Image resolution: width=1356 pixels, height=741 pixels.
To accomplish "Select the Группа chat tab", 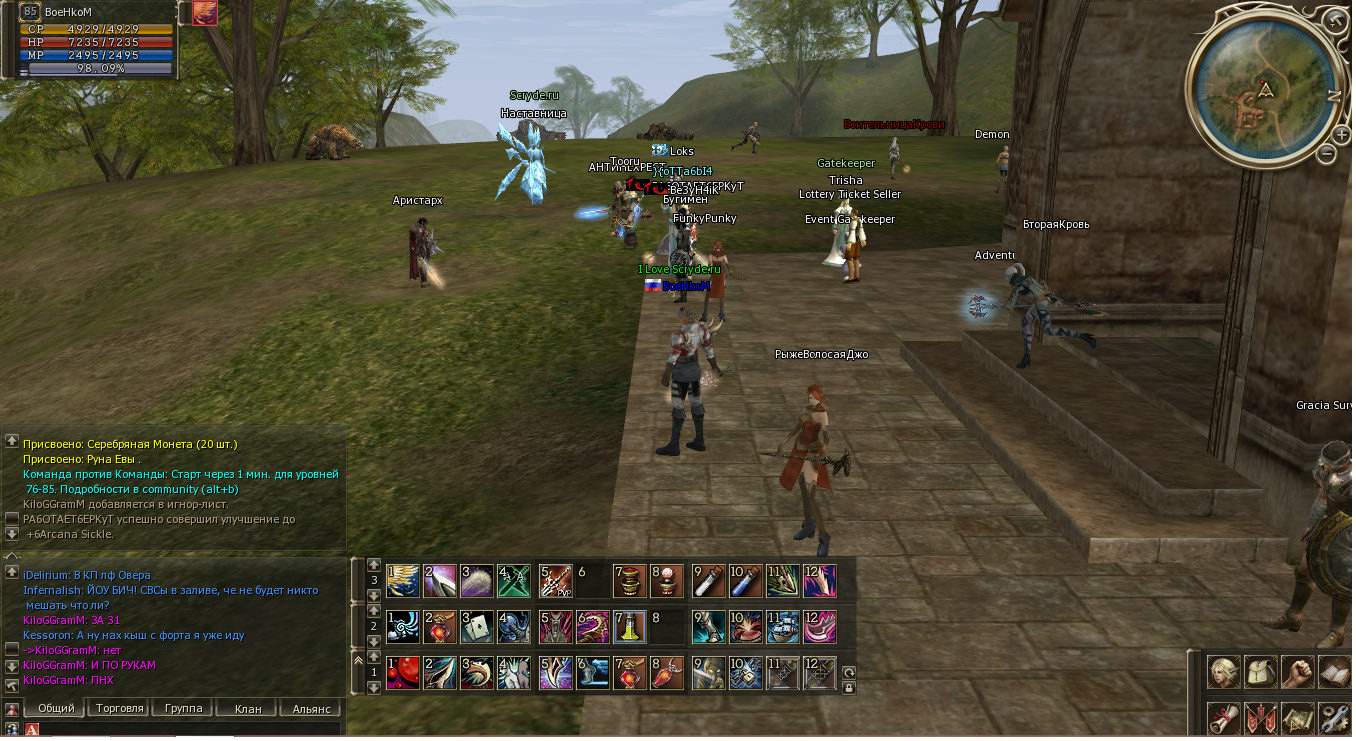I will (x=183, y=708).
